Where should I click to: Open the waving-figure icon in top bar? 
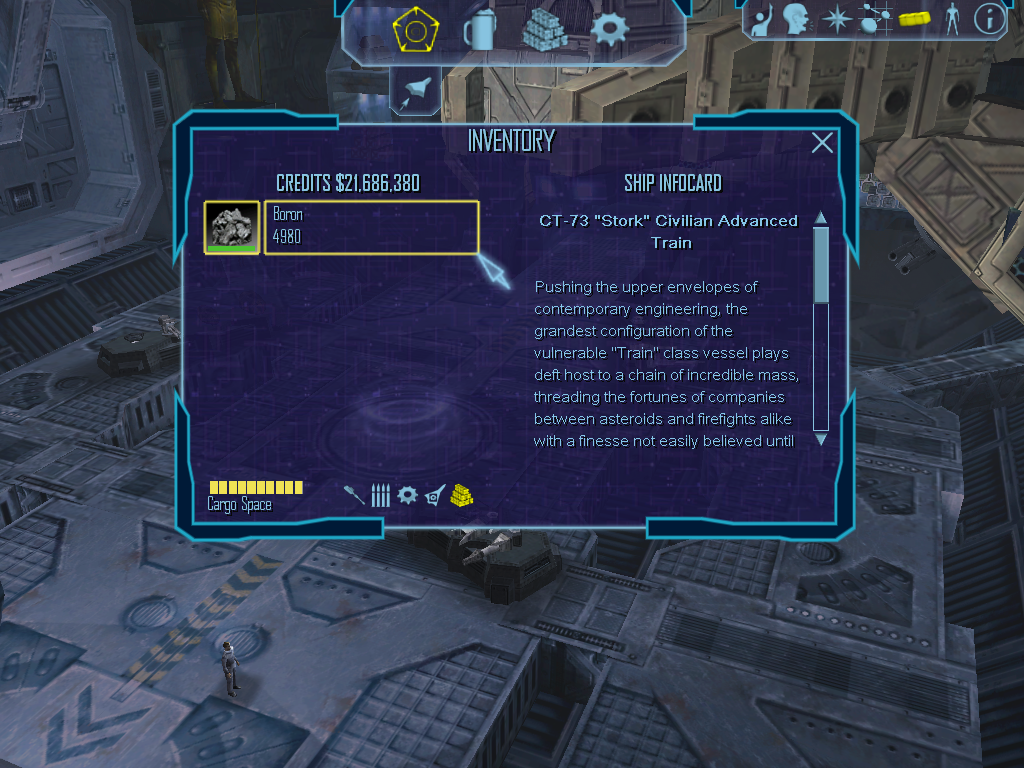(x=762, y=20)
